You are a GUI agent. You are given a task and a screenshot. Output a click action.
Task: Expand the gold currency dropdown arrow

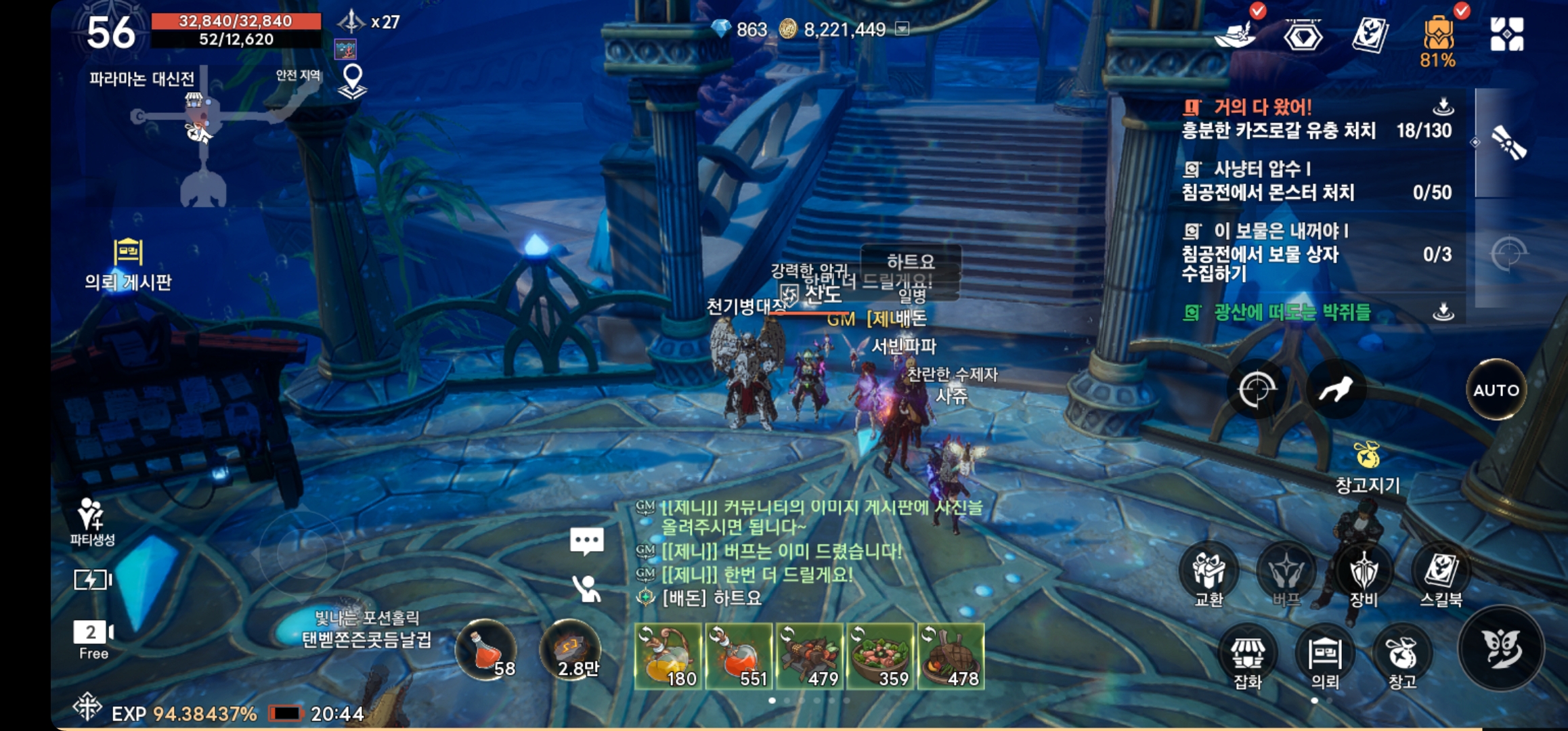click(x=902, y=29)
